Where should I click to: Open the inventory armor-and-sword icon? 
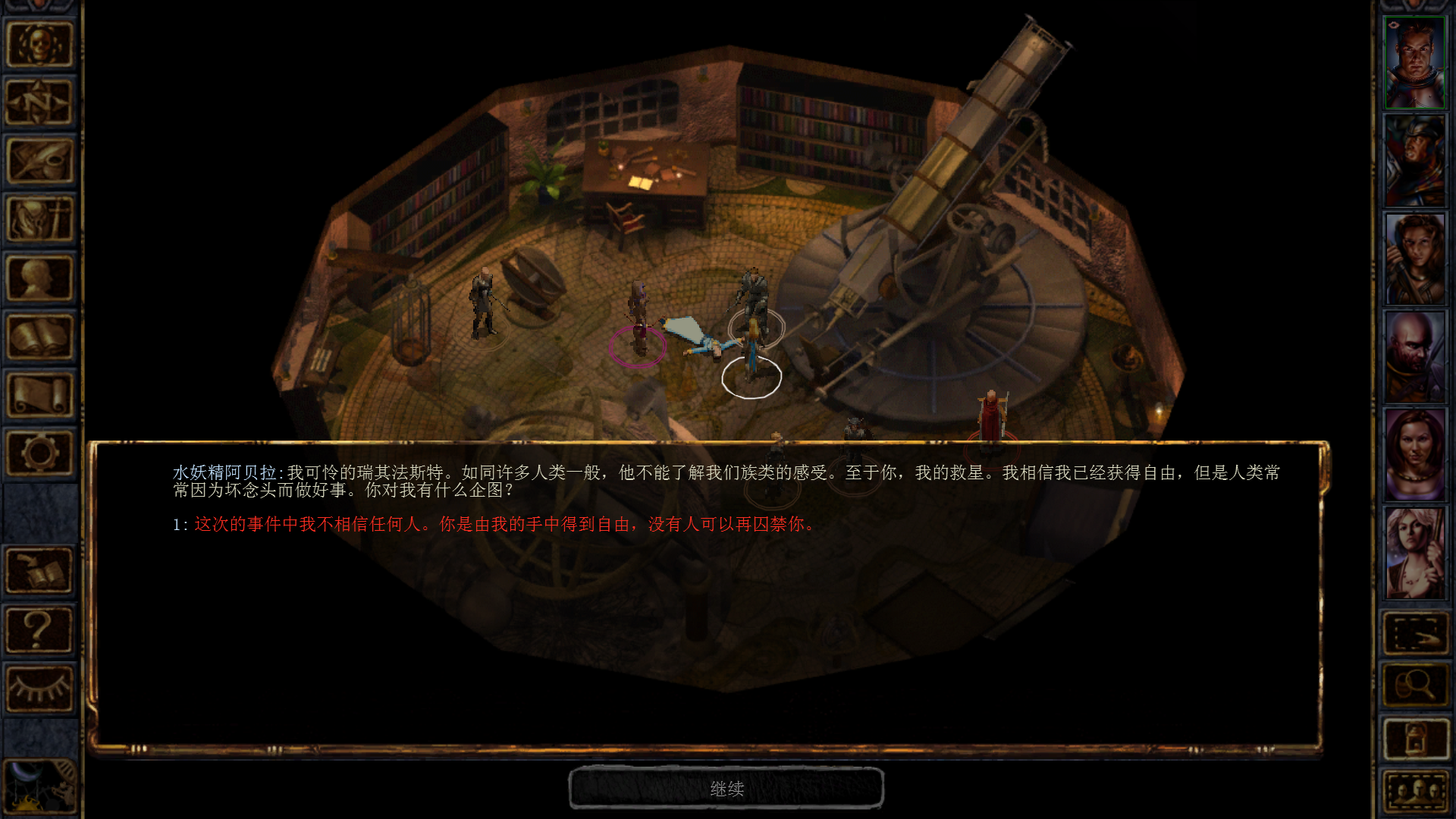tap(39, 219)
